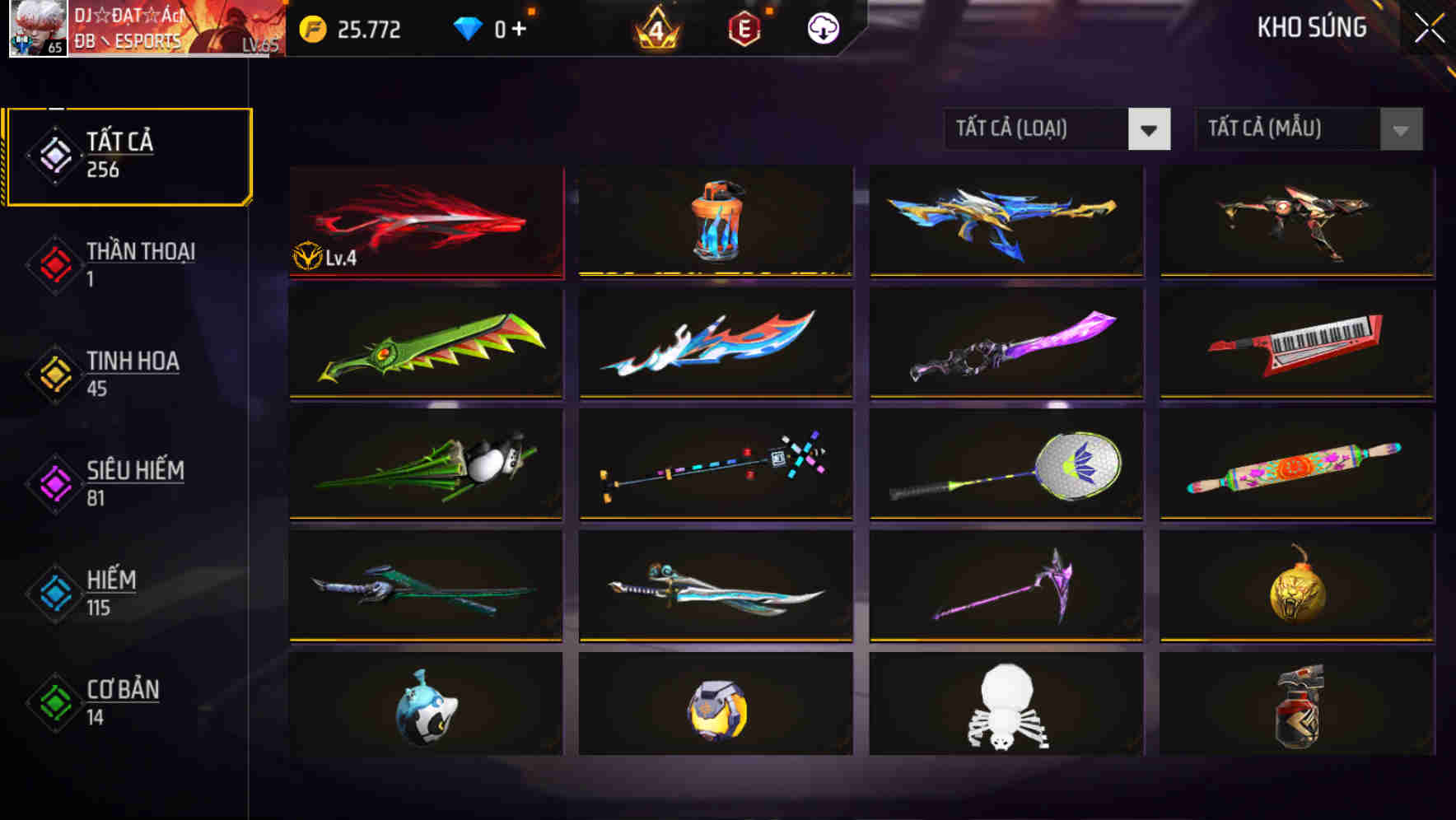Select the Thần Thoại rarity diamond icon
The height and width of the screenshot is (820, 1456).
pos(53,263)
